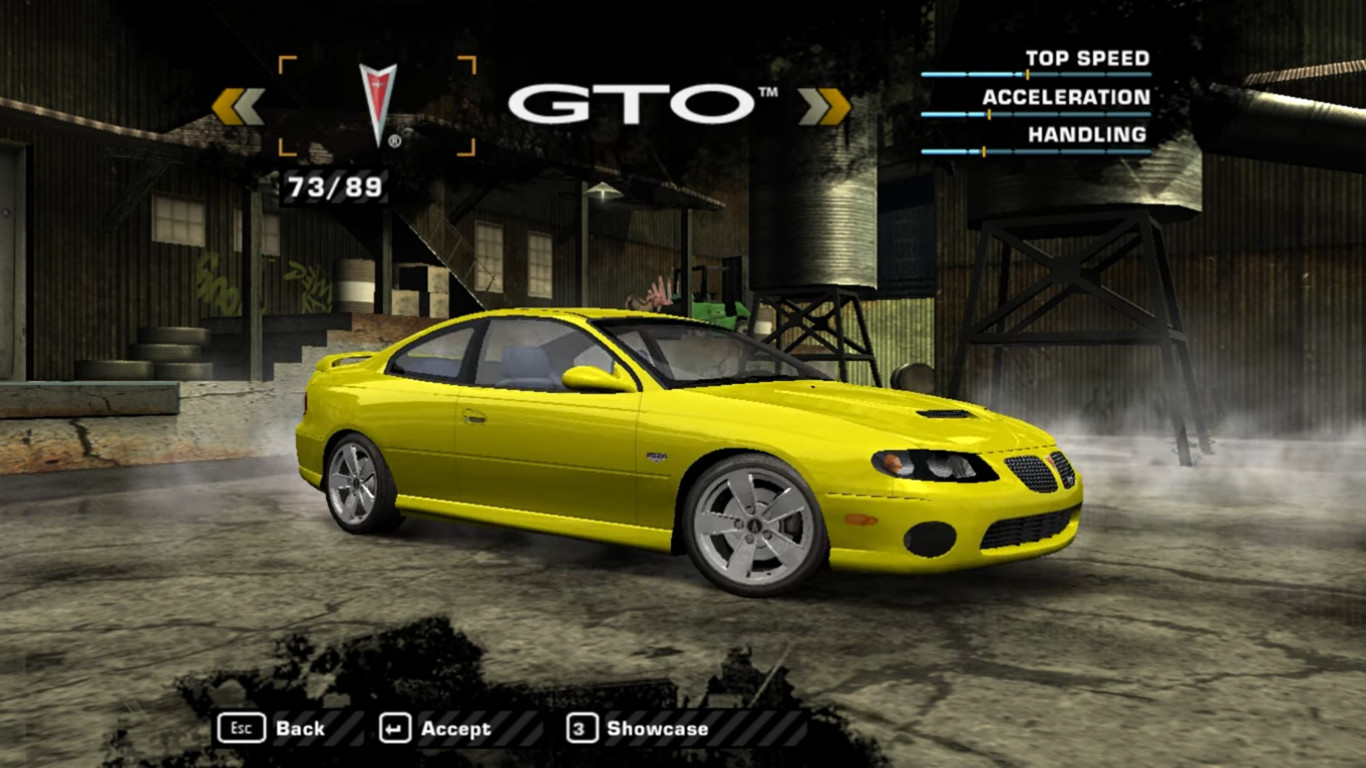1366x768 pixels.
Task: Click the Enter key icon for Accept
Action: click(394, 728)
